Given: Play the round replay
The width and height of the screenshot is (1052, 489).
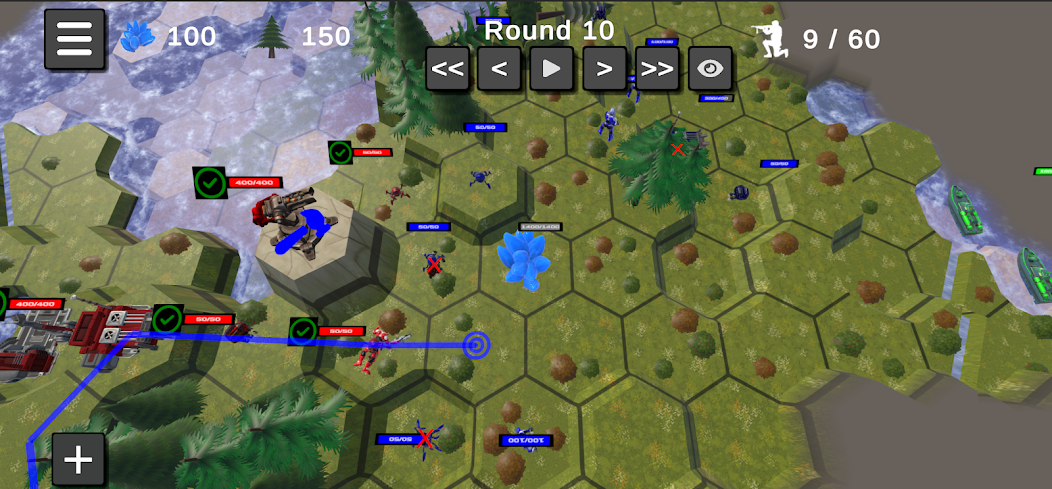Looking at the screenshot, I should click(551, 69).
